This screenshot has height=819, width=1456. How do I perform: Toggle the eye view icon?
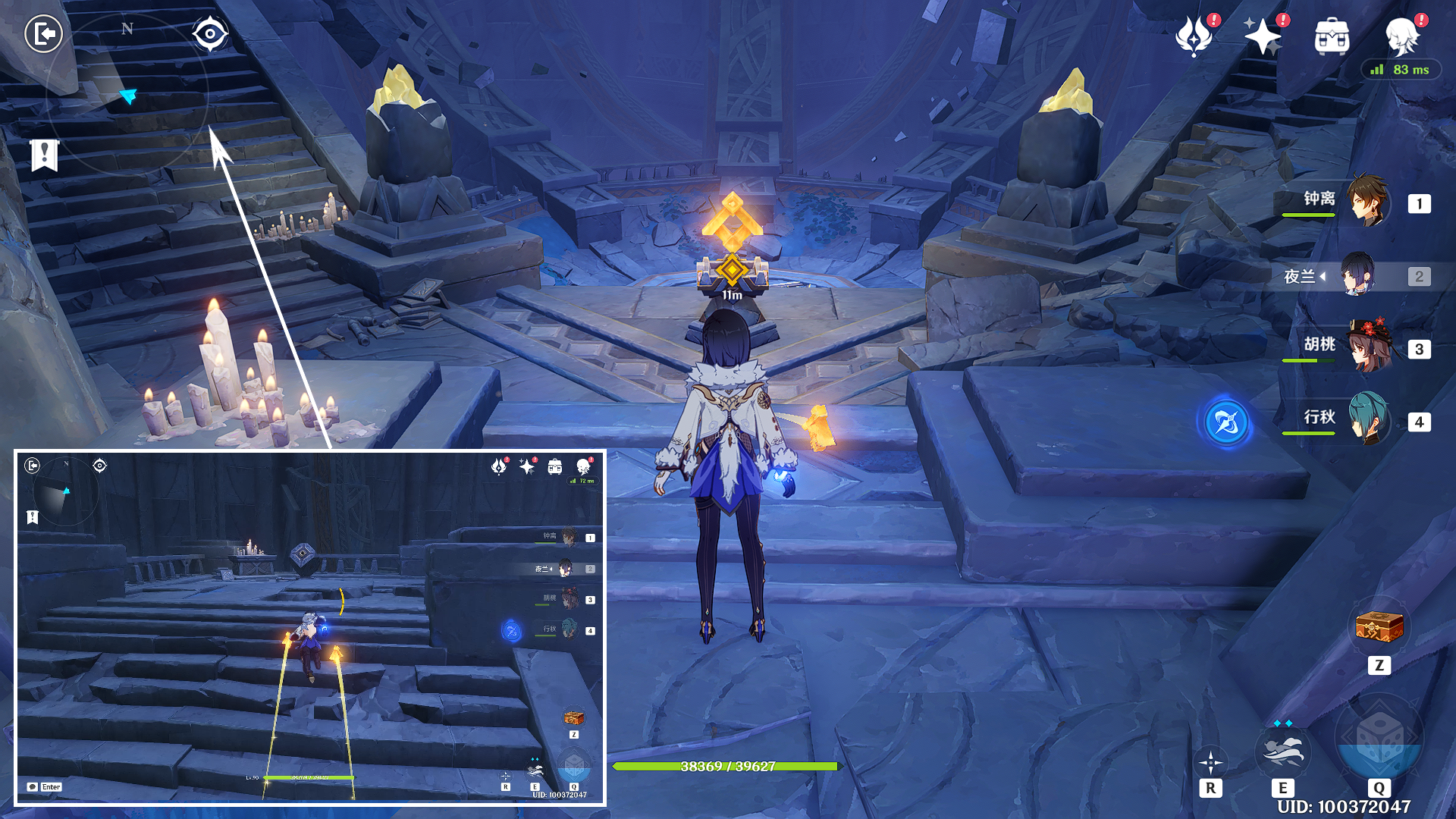[209, 34]
